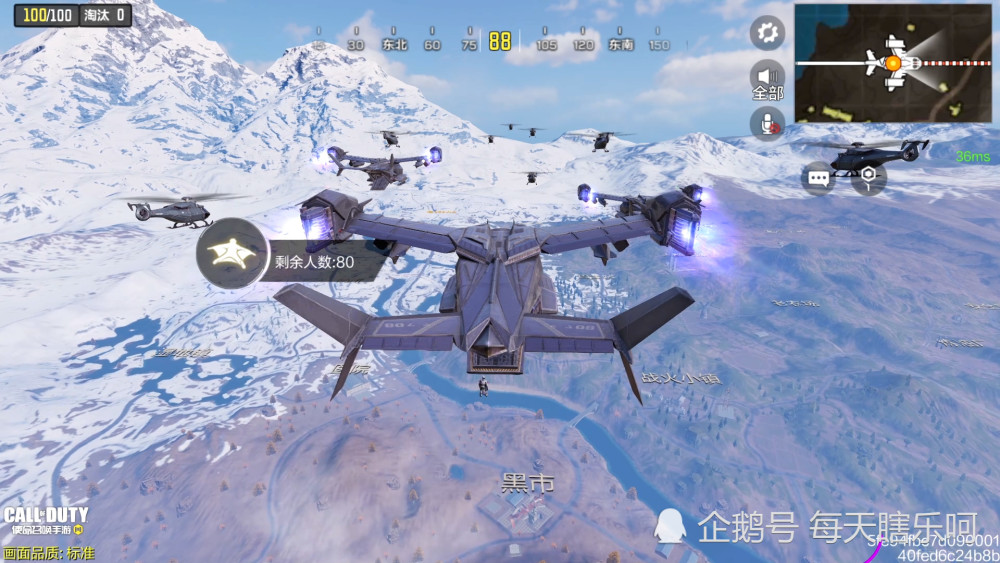Open the quick chat message bubble
Screen dimensions: 1000x563
(818, 179)
